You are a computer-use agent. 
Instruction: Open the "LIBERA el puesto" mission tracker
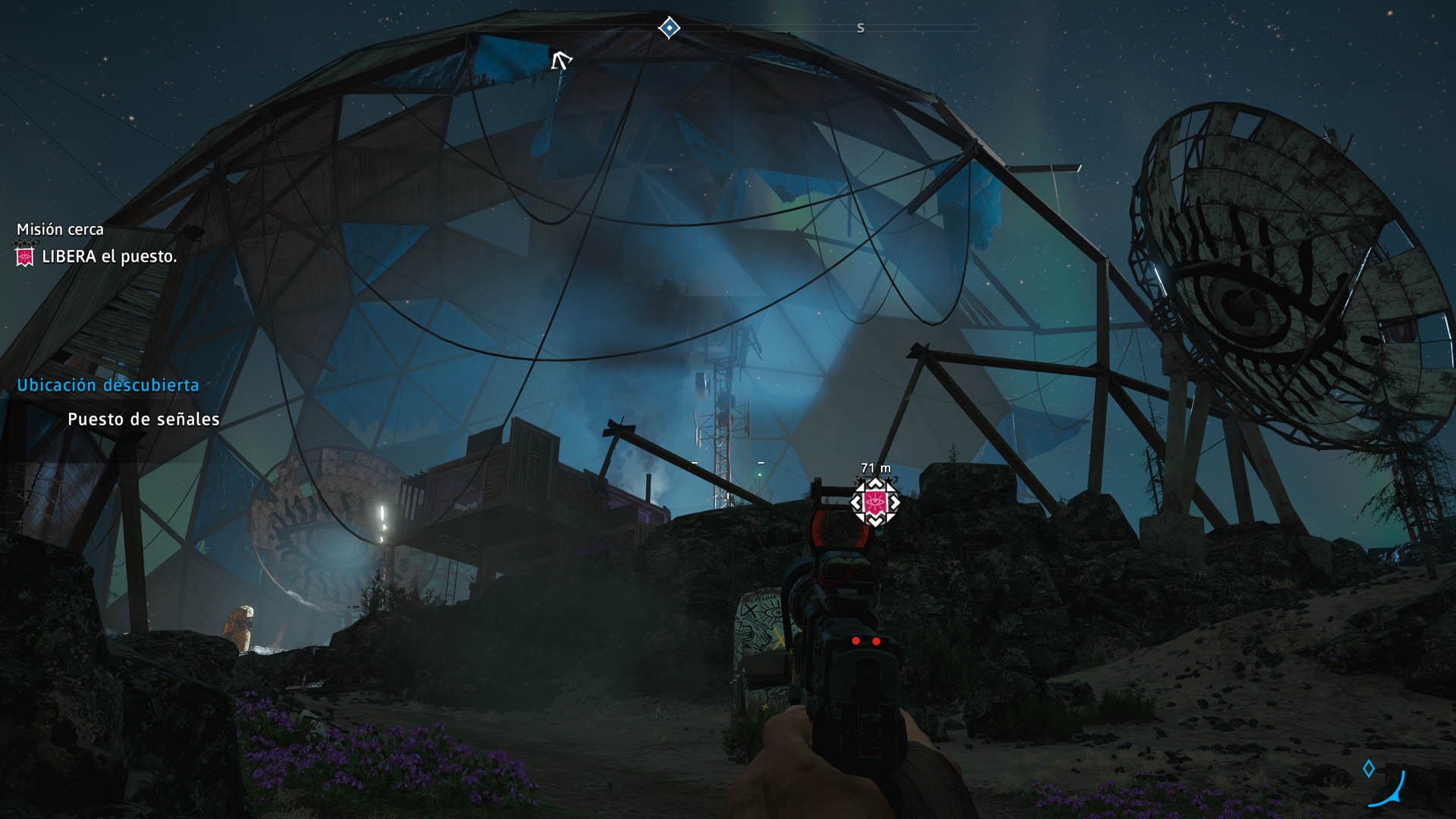[x=109, y=257]
